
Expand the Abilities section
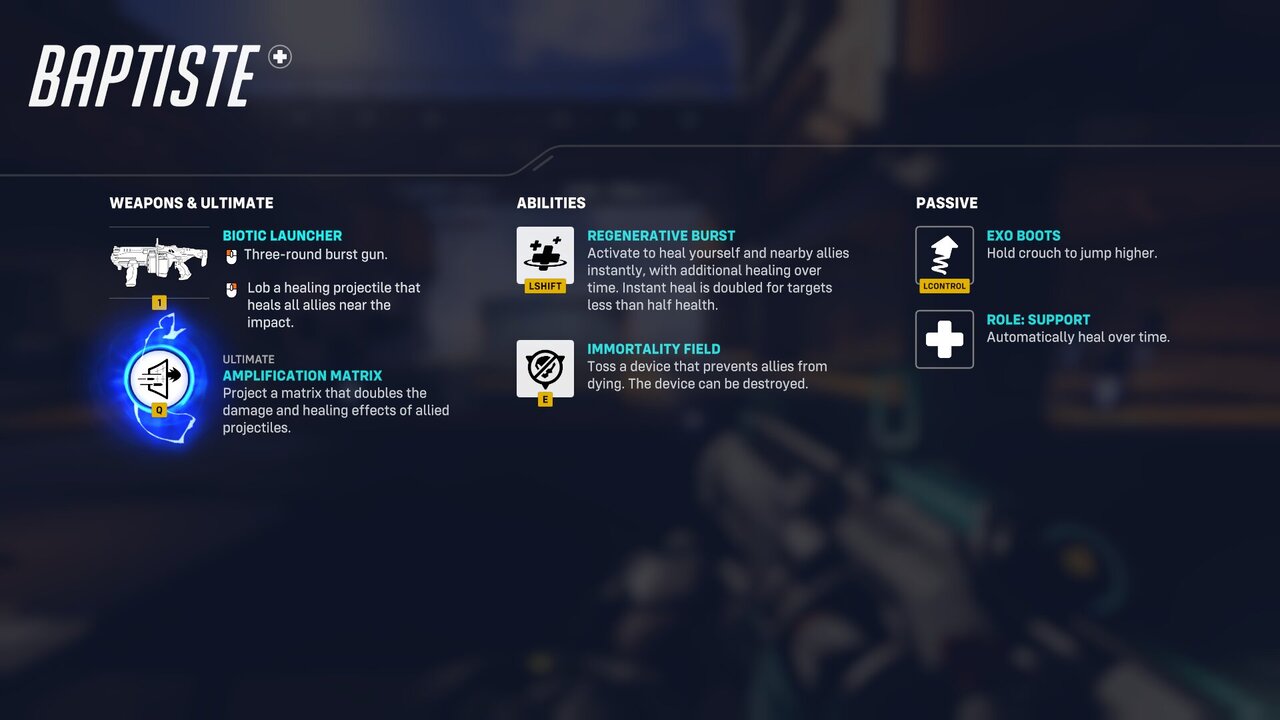pos(551,202)
